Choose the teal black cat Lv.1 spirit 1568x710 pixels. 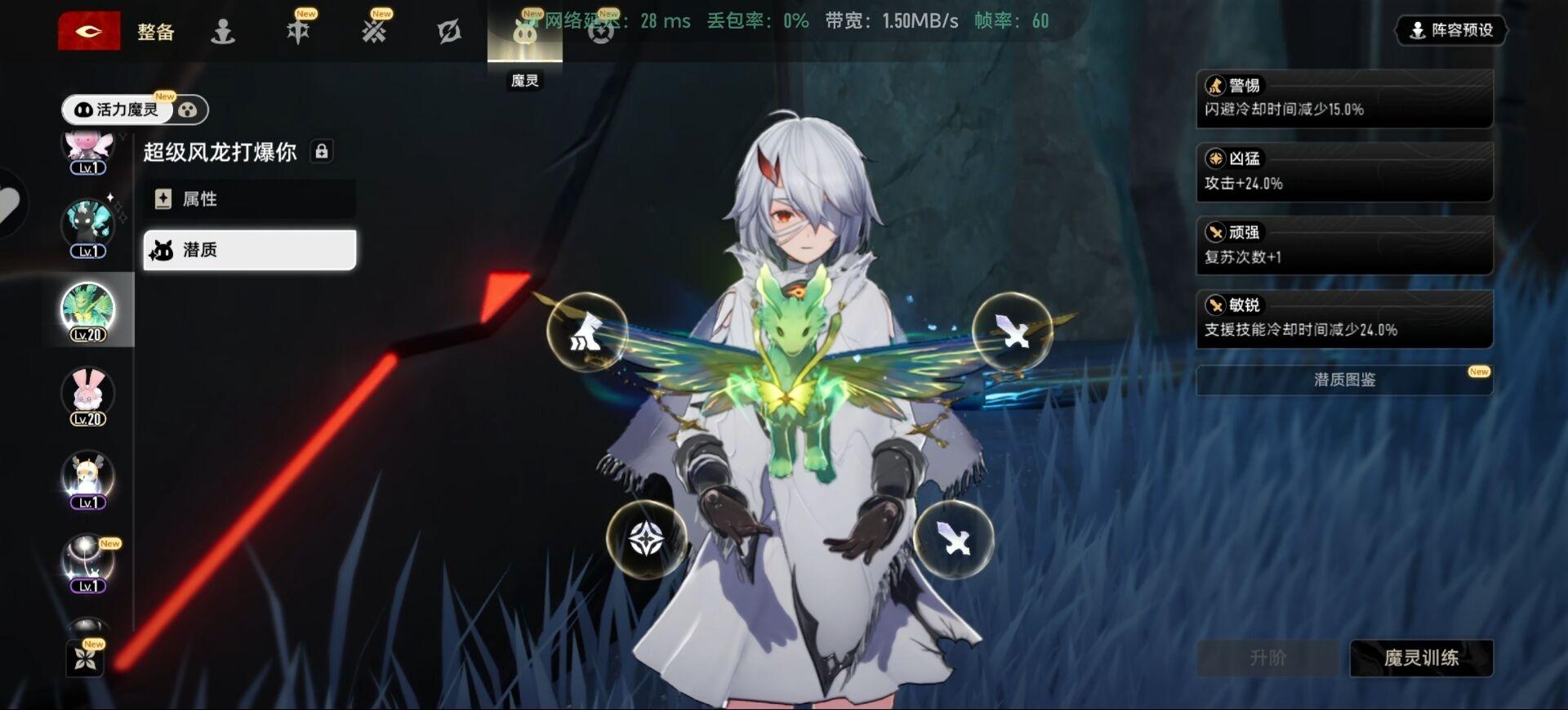(x=88, y=226)
